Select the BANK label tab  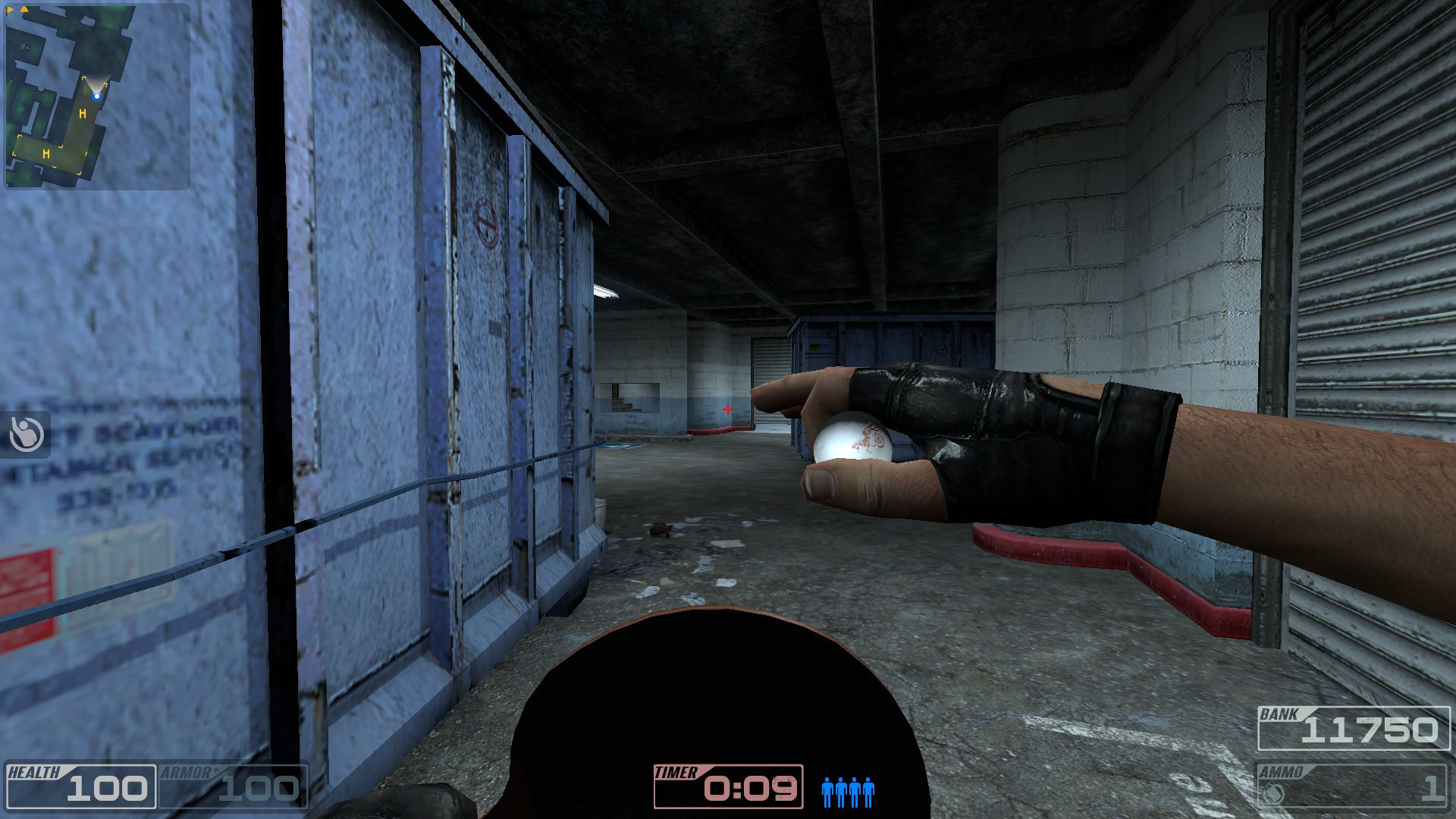pos(1280,714)
